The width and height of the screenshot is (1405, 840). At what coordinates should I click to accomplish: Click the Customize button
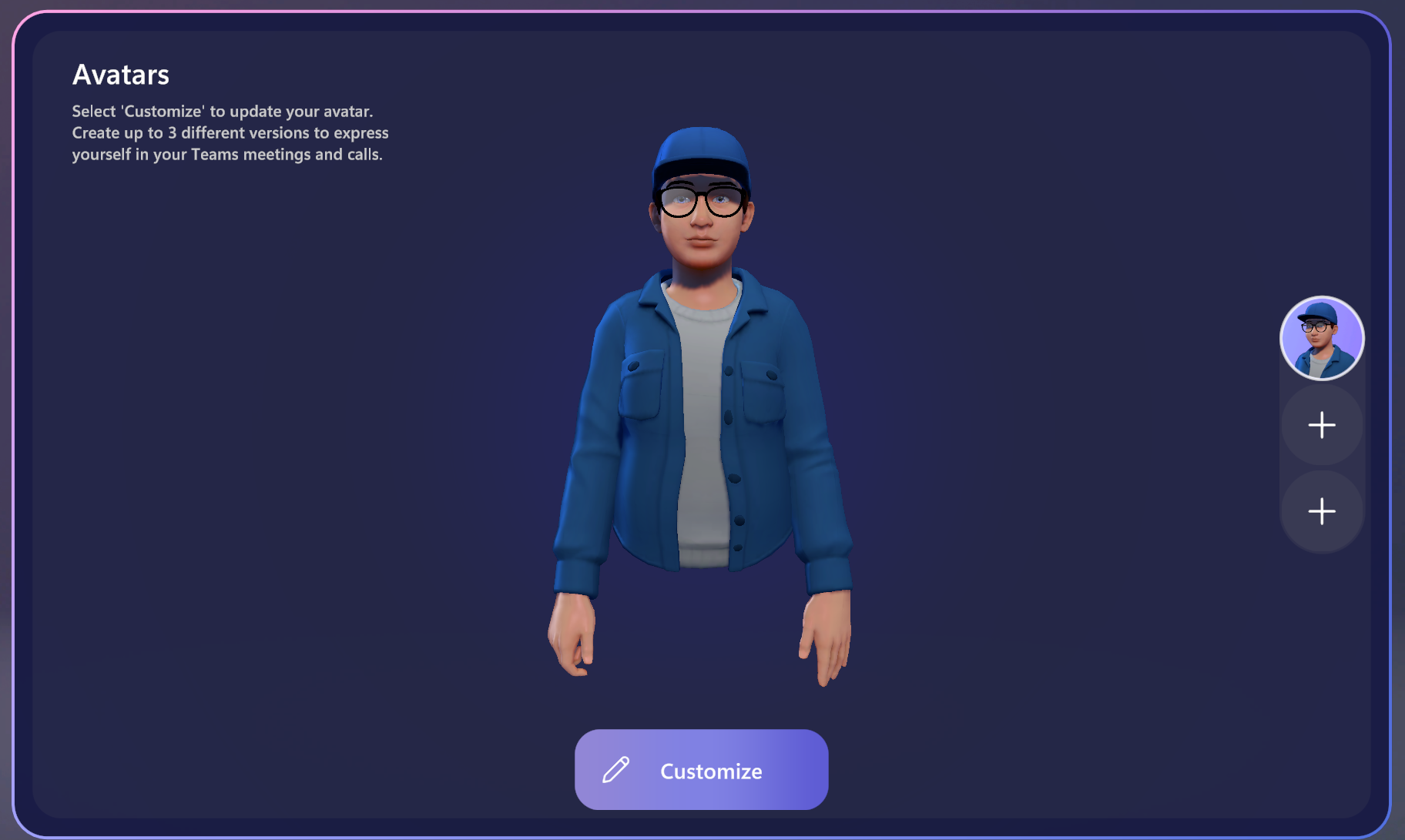(701, 771)
